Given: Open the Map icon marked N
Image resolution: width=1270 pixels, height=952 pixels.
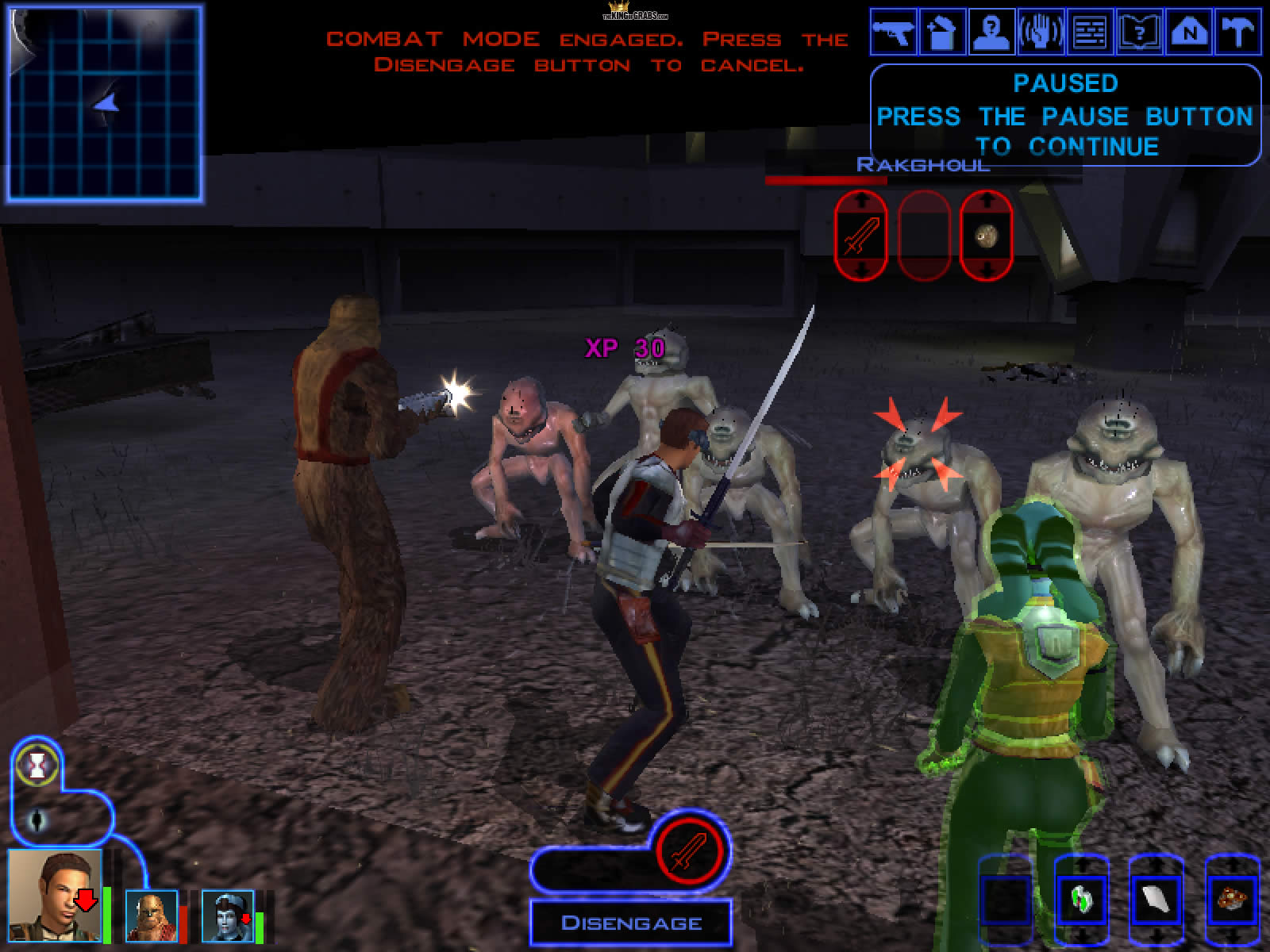Looking at the screenshot, I should coord(1188,33).
